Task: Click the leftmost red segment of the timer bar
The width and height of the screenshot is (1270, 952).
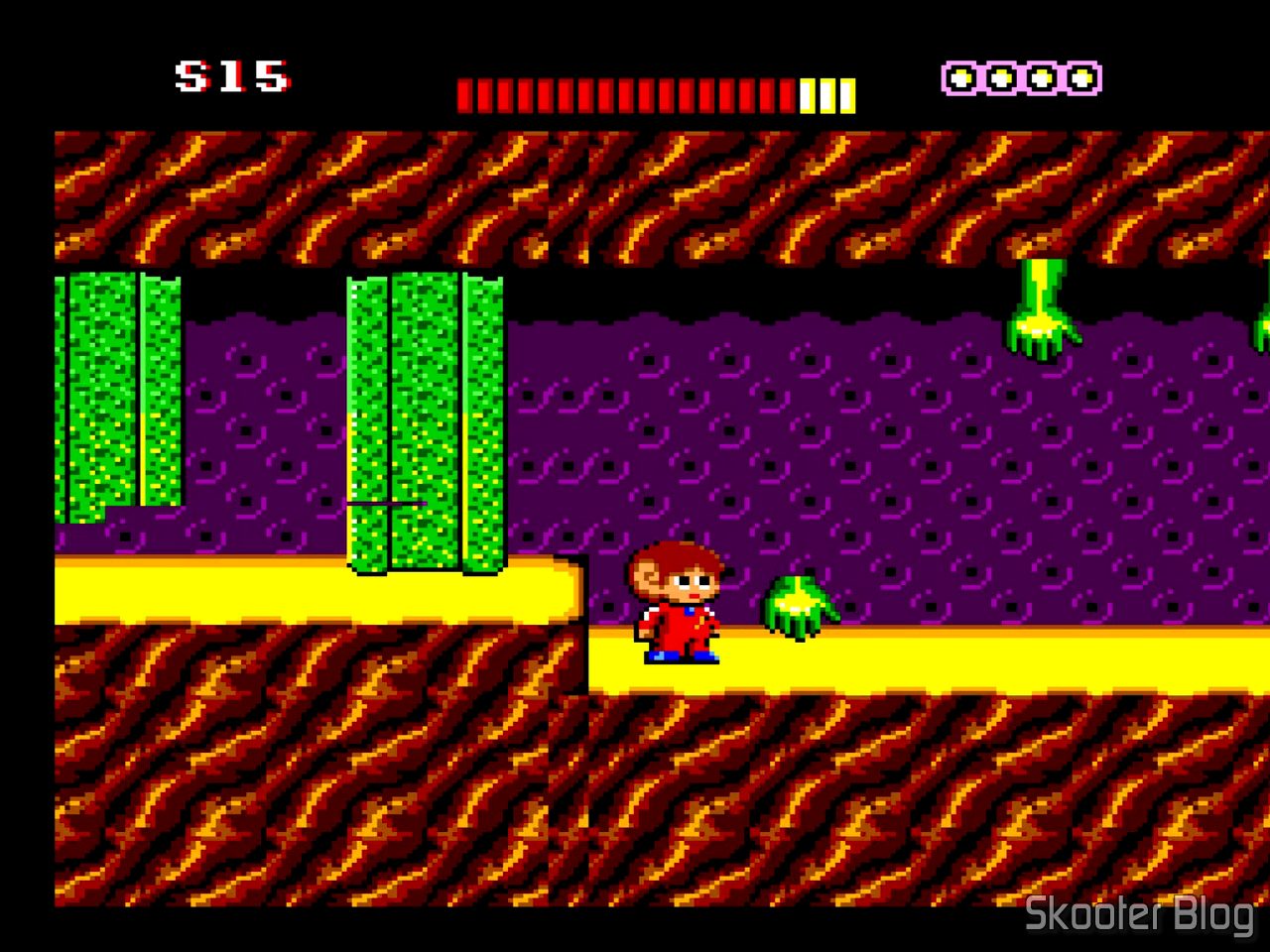Action: pos(463,92)
